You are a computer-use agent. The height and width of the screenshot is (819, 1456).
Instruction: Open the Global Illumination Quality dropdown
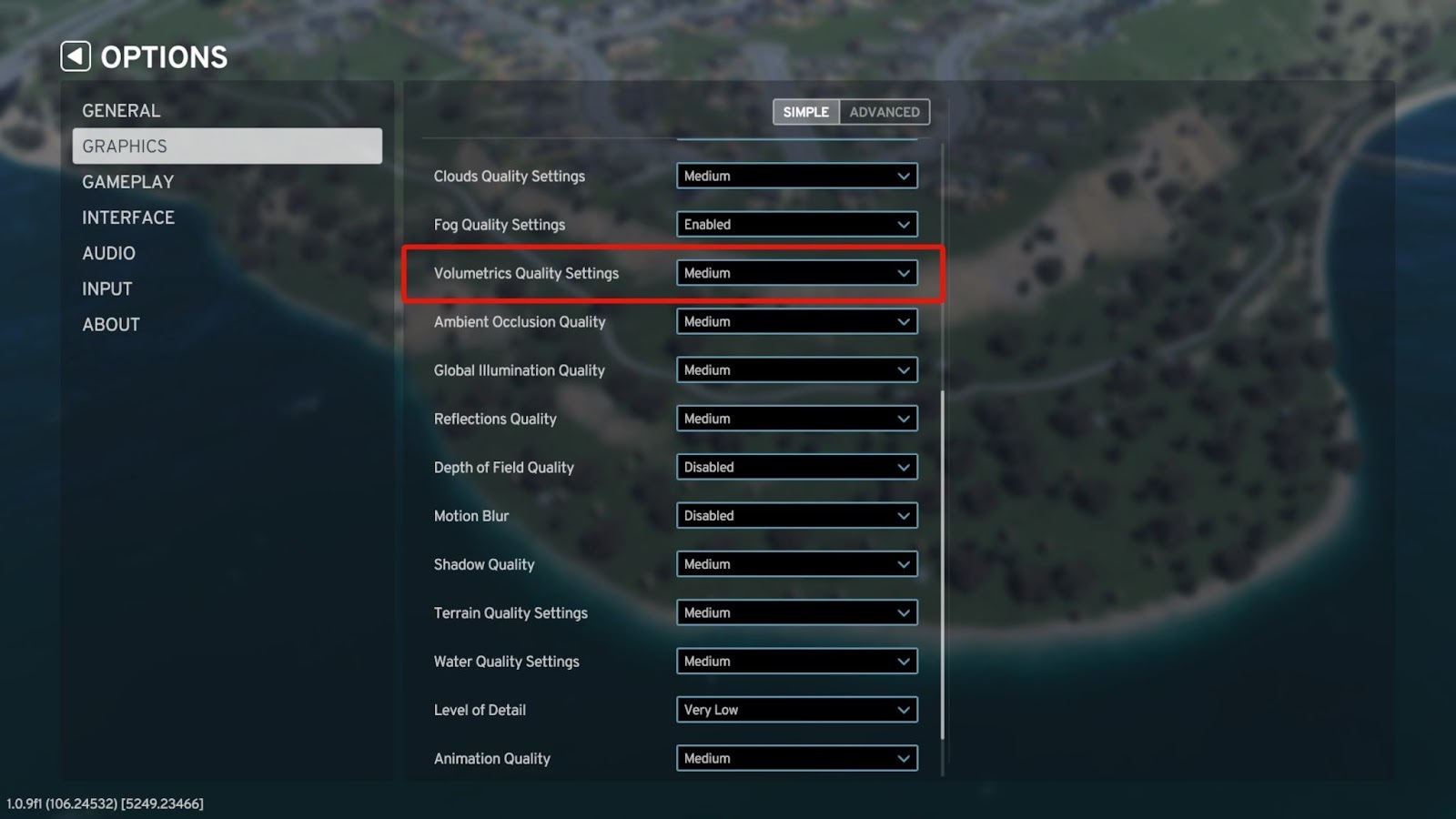tap(796, 369)
